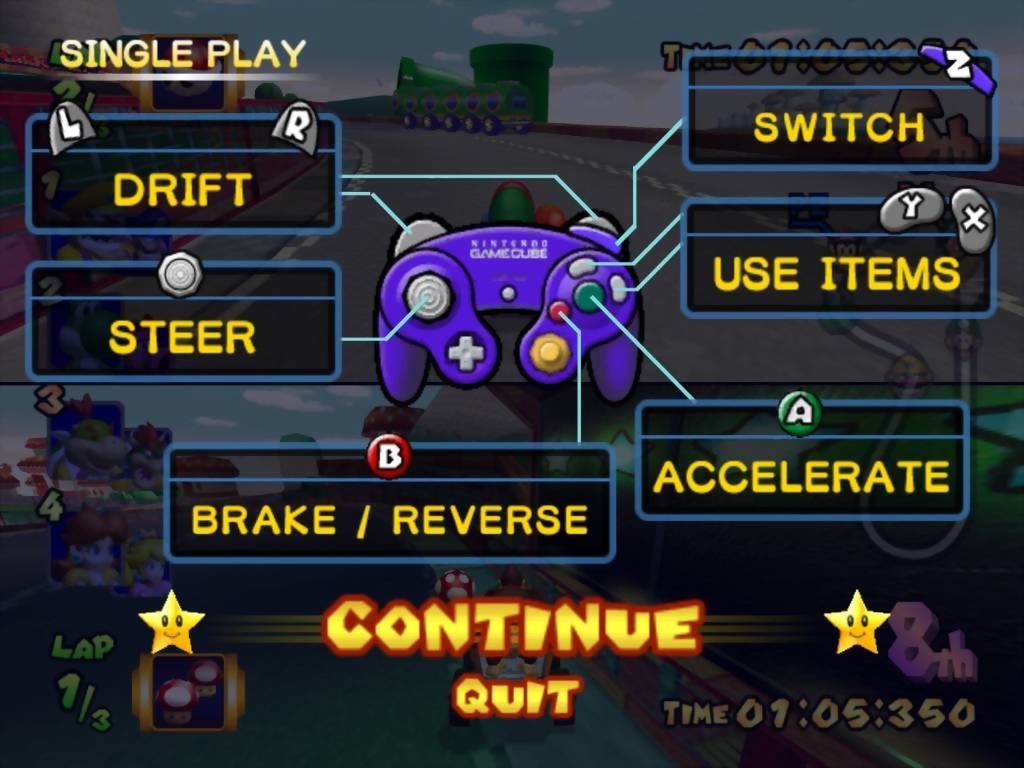The height and width of the screenshot is (768, 1024).
Task: Select Continue to resume the race
Action: click(512, 628)
